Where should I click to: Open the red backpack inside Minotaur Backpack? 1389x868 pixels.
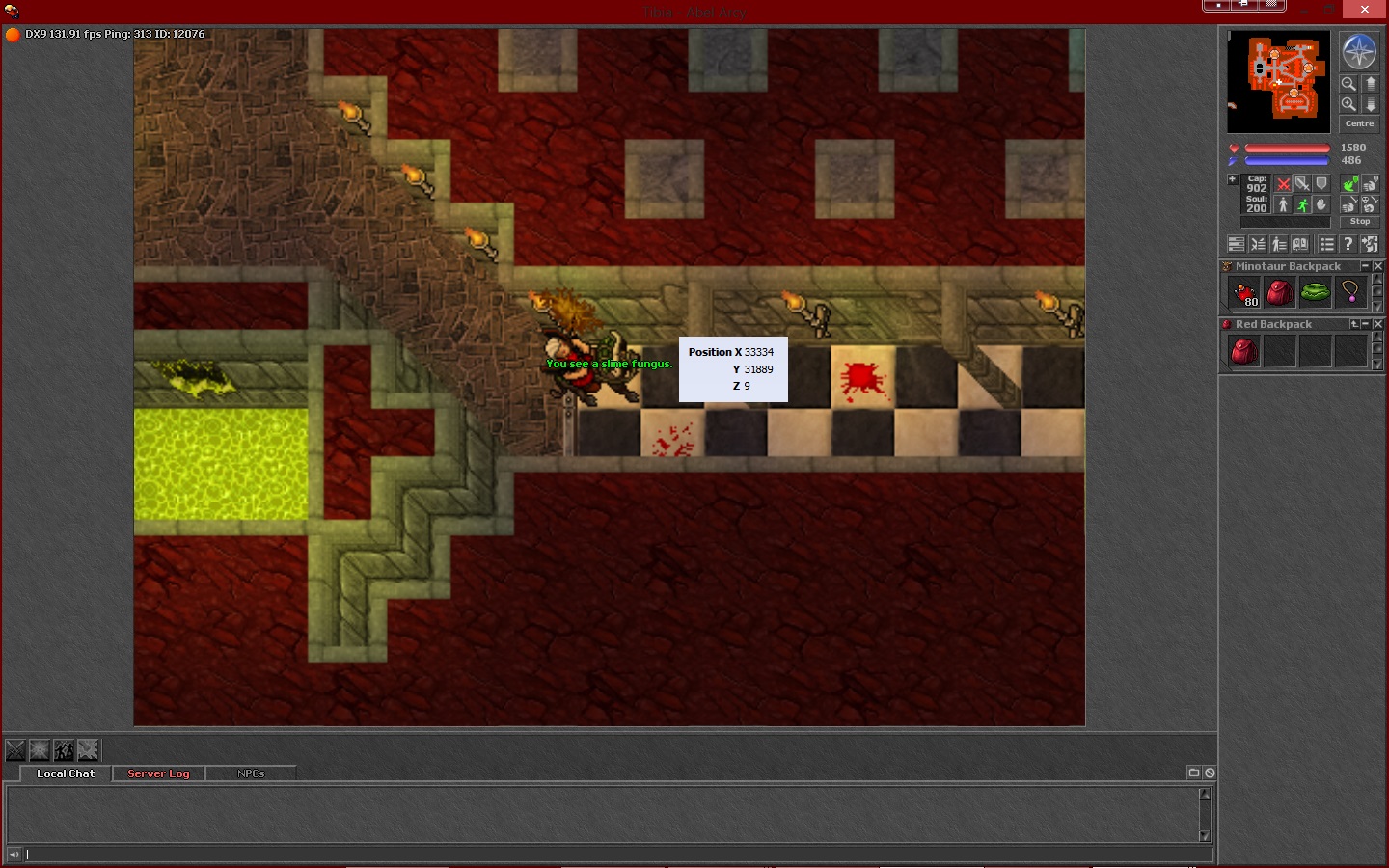1279,292
